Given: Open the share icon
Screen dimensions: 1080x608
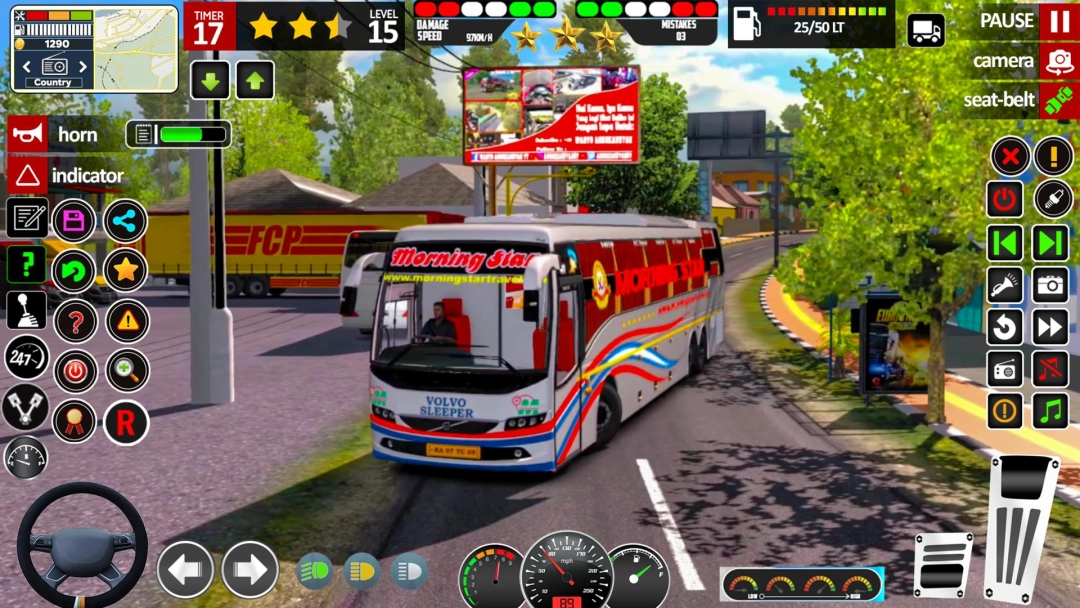Looking at the screenshot, I should tap(126, 221).
